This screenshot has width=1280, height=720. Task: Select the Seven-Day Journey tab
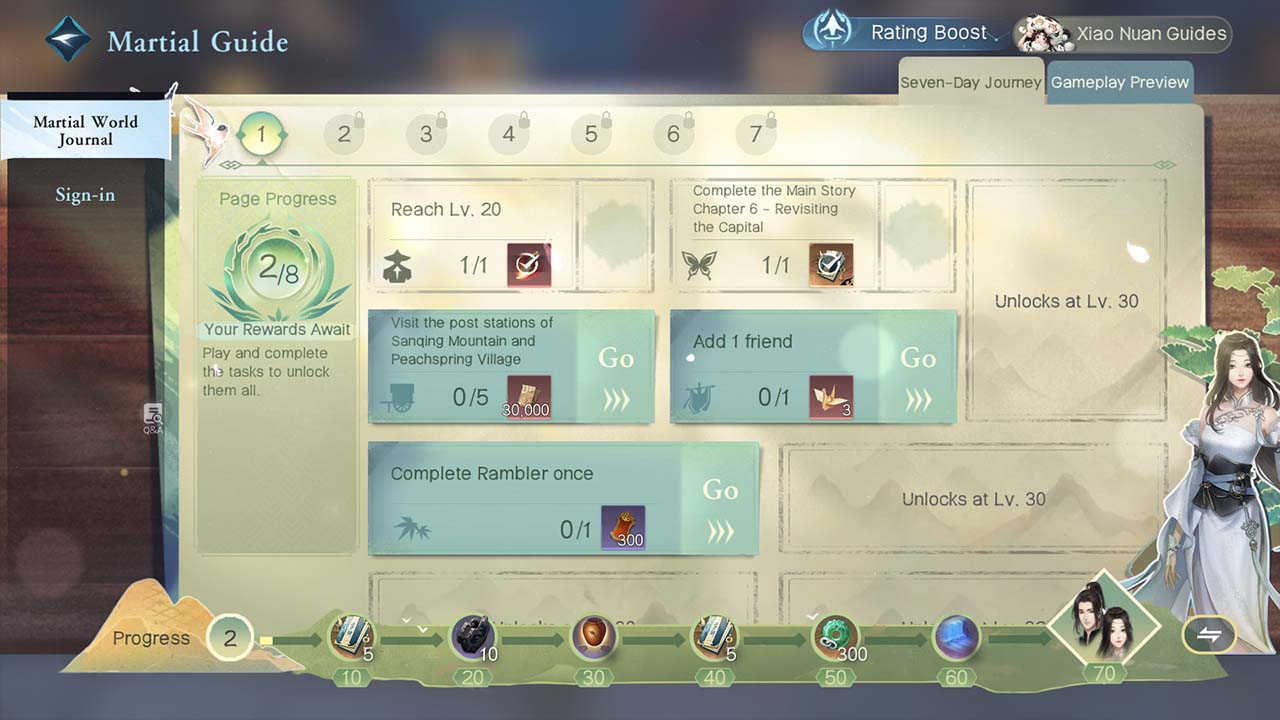coord(970,82)
